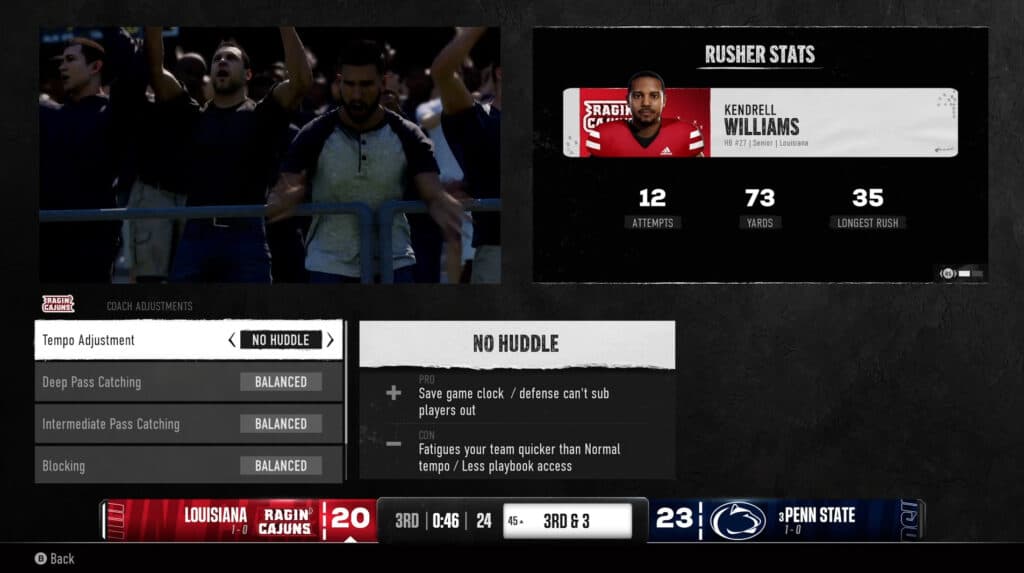
Task: Open the Blocking adjustment row
Action: tap(188, 466)
